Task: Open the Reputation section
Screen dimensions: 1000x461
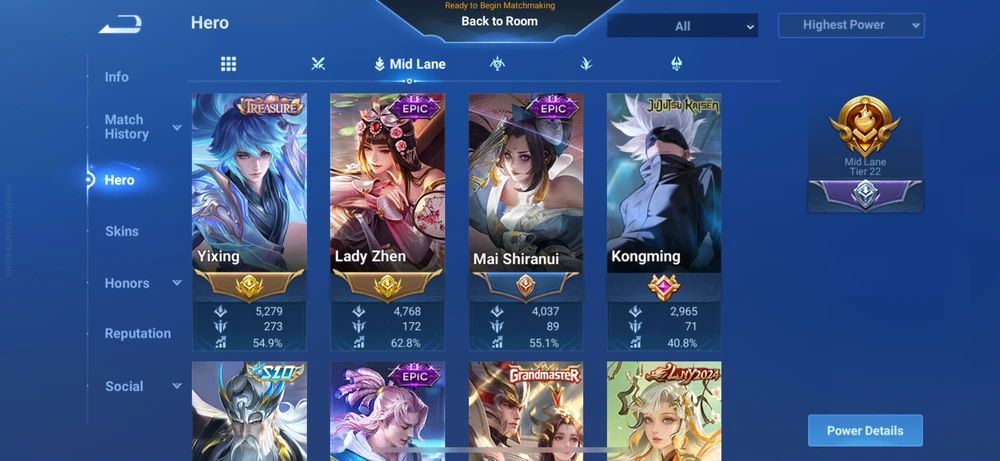Action: point(138,334)
